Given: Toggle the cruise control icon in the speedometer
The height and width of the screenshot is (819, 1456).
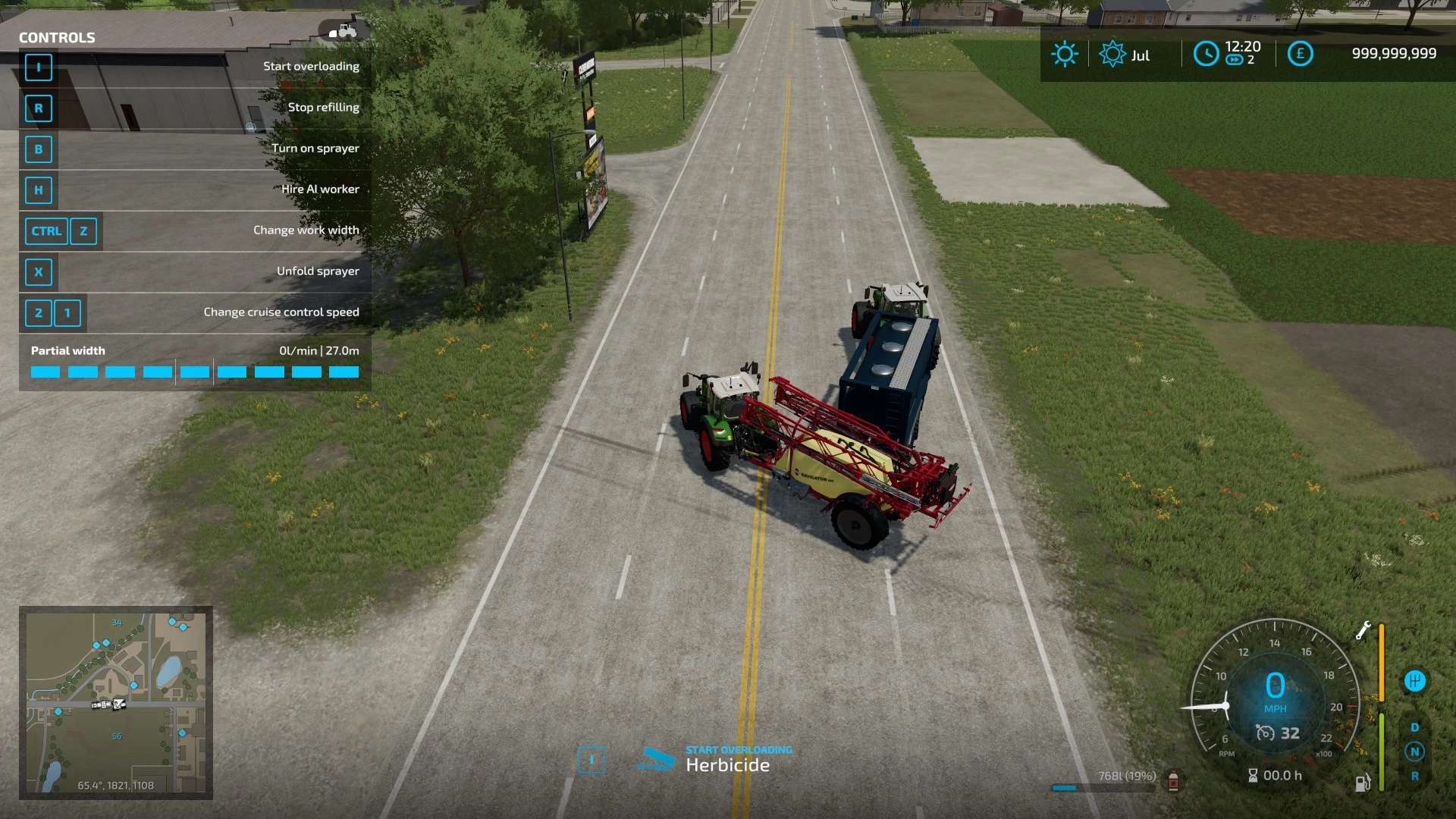Looking at the screenshot, I should pyautogui.click(x=1265, y=733).
